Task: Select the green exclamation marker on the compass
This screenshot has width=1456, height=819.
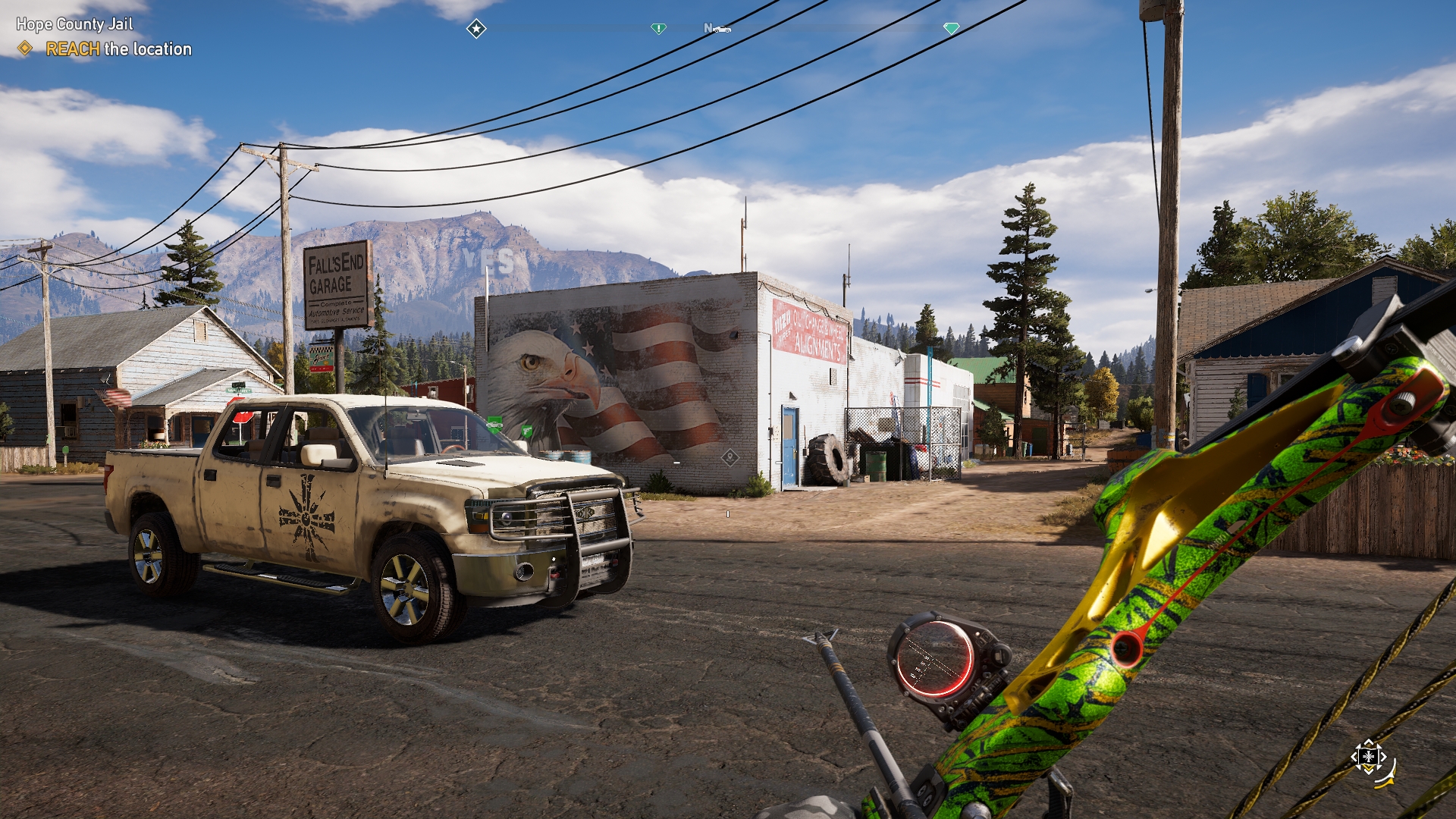Action: pos(658,29)
